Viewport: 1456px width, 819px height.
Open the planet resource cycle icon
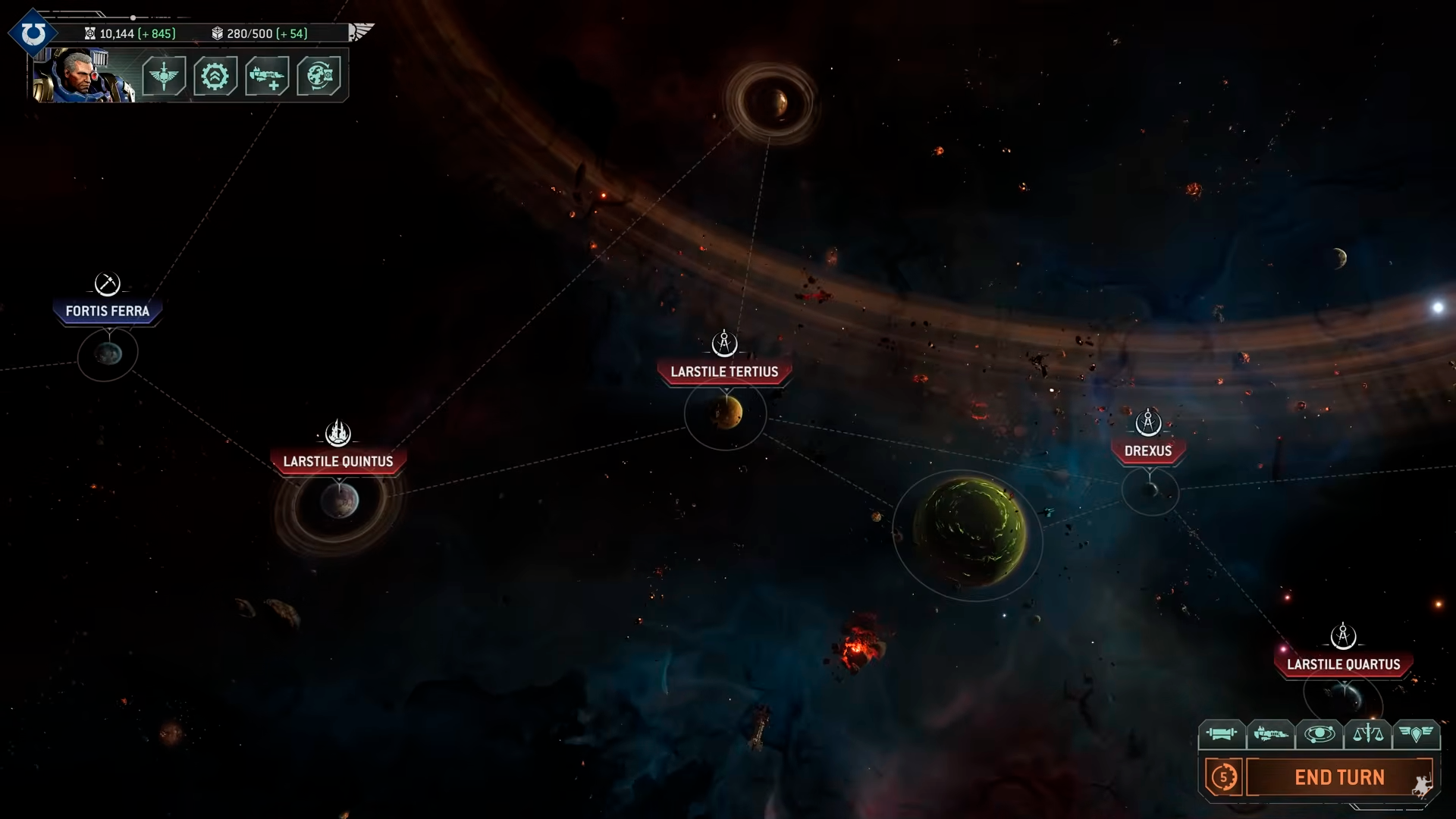click(x=318, y=76)
